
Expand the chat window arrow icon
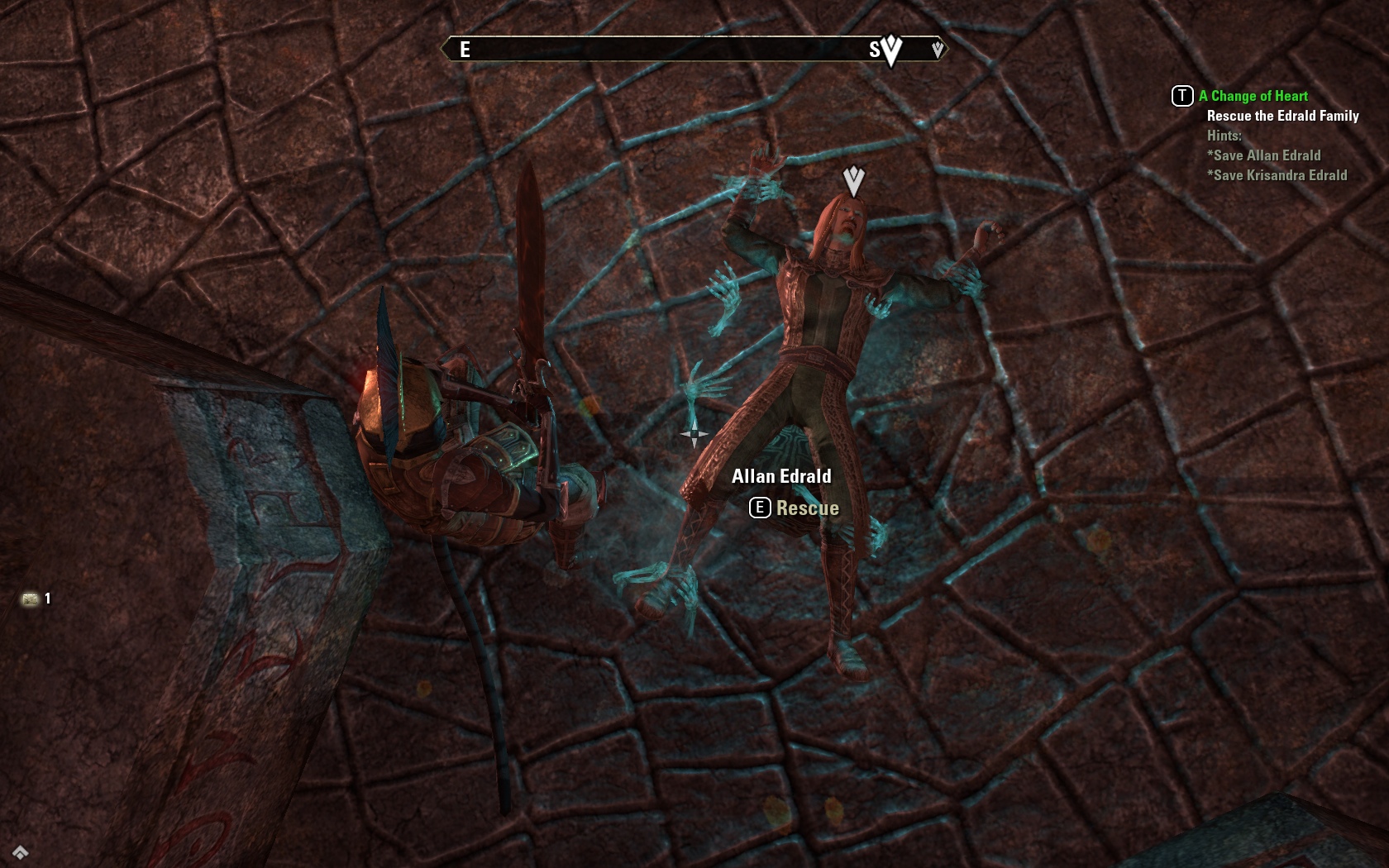pyautogui.click(x=20, y=852)
